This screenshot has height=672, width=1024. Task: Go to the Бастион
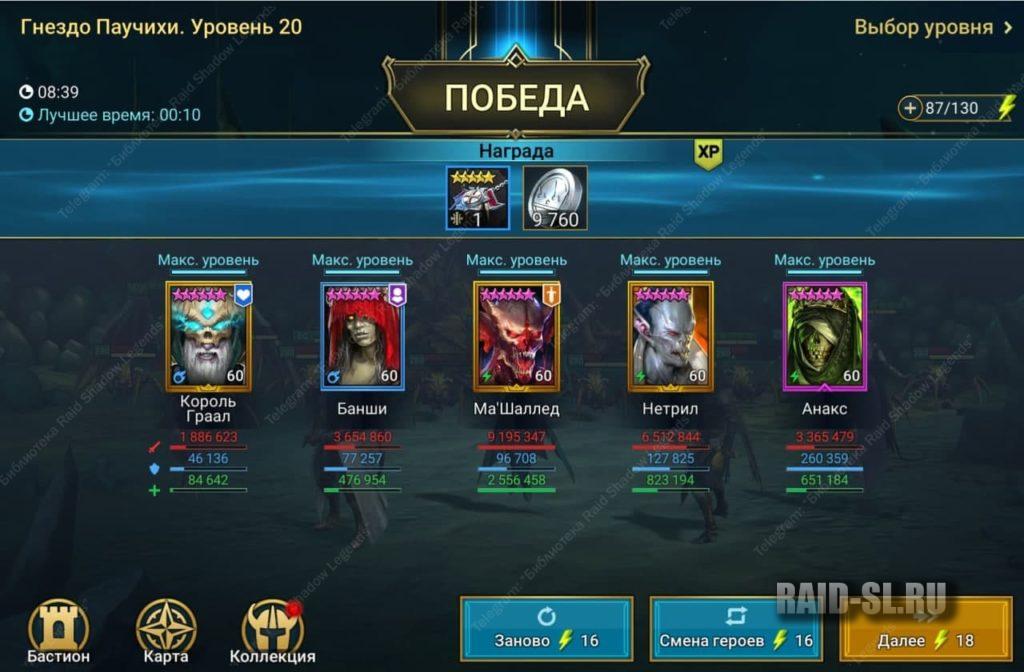coord(59,632)
